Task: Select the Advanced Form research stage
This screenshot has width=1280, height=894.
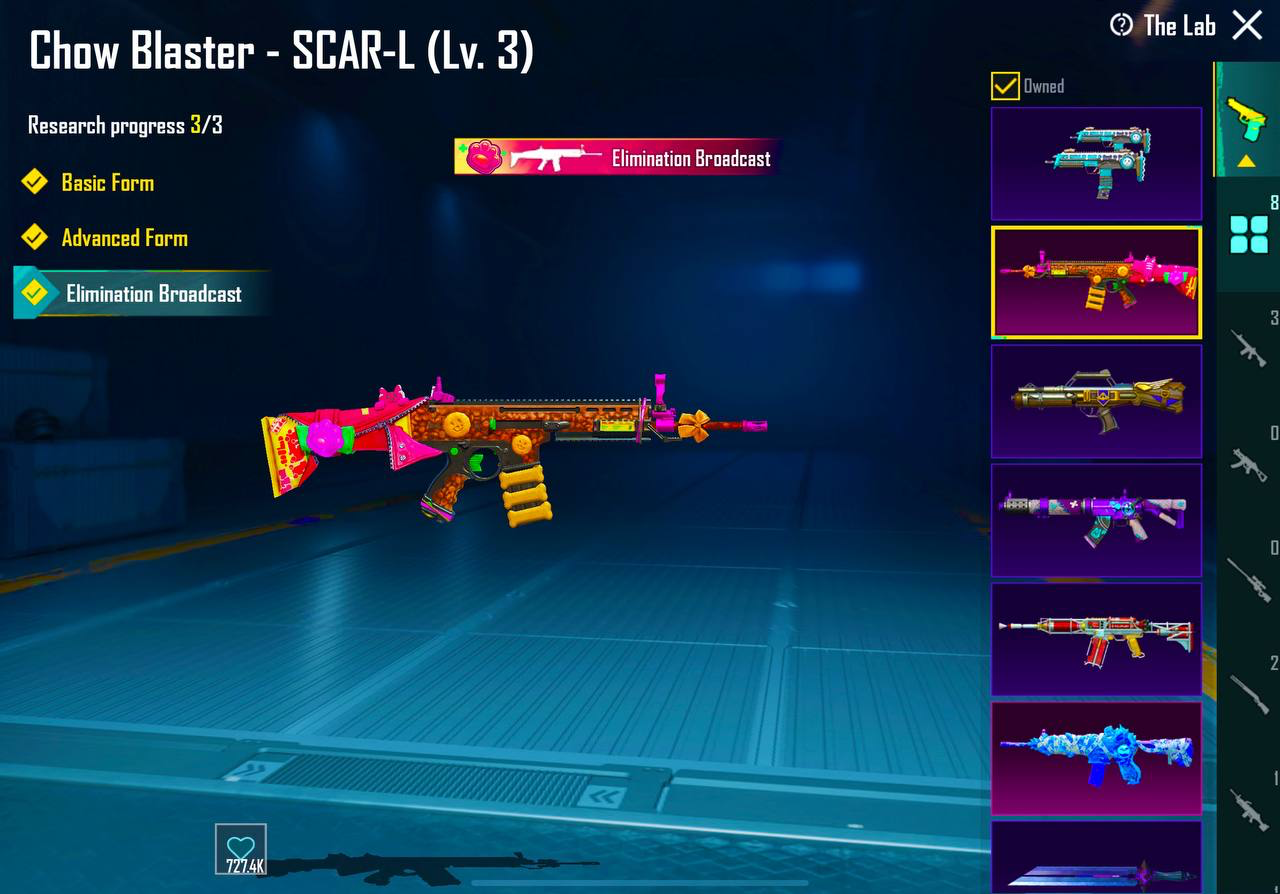Action: pos(124,238)
